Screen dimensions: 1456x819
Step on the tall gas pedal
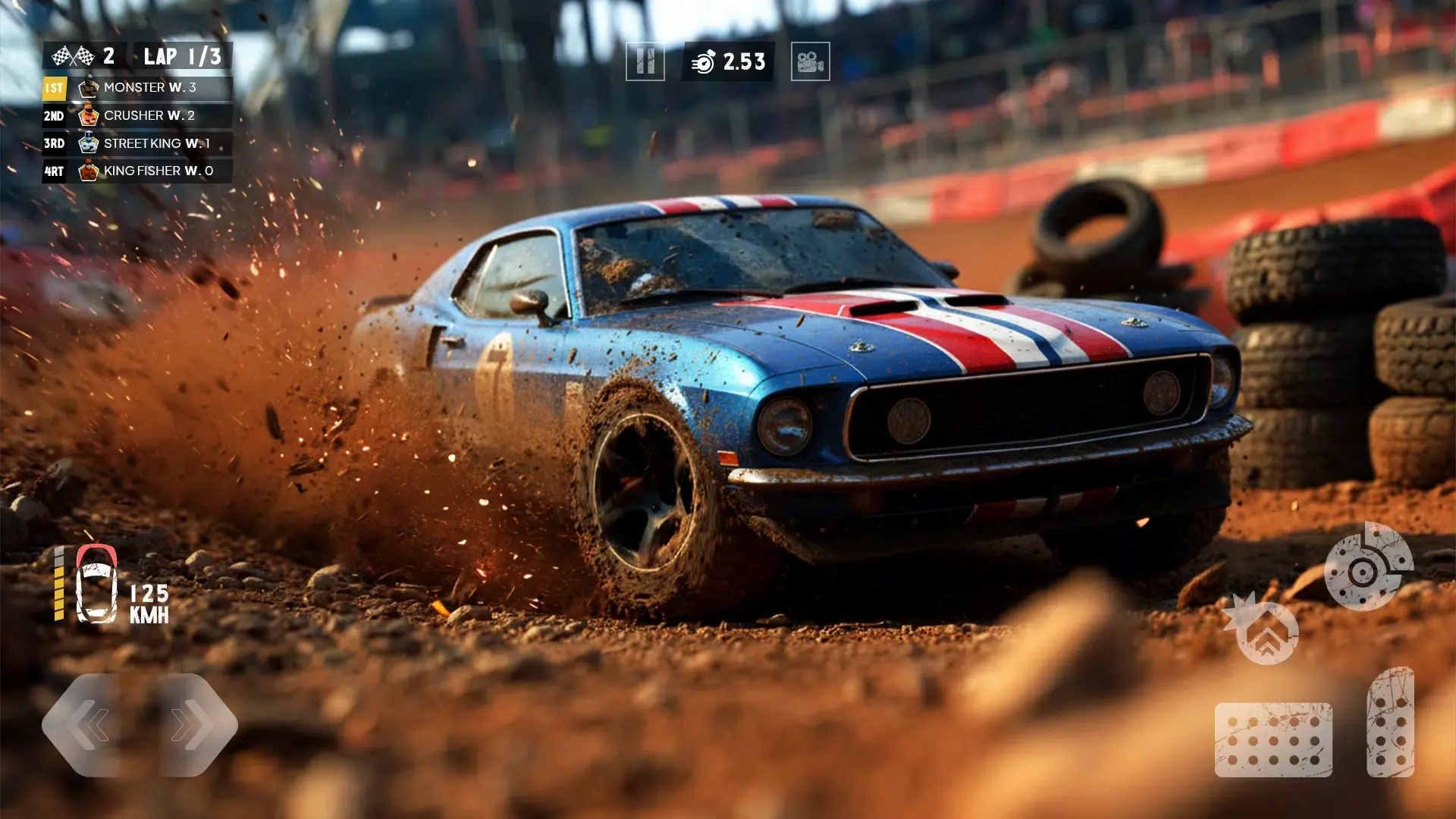tap(1390, 723)
